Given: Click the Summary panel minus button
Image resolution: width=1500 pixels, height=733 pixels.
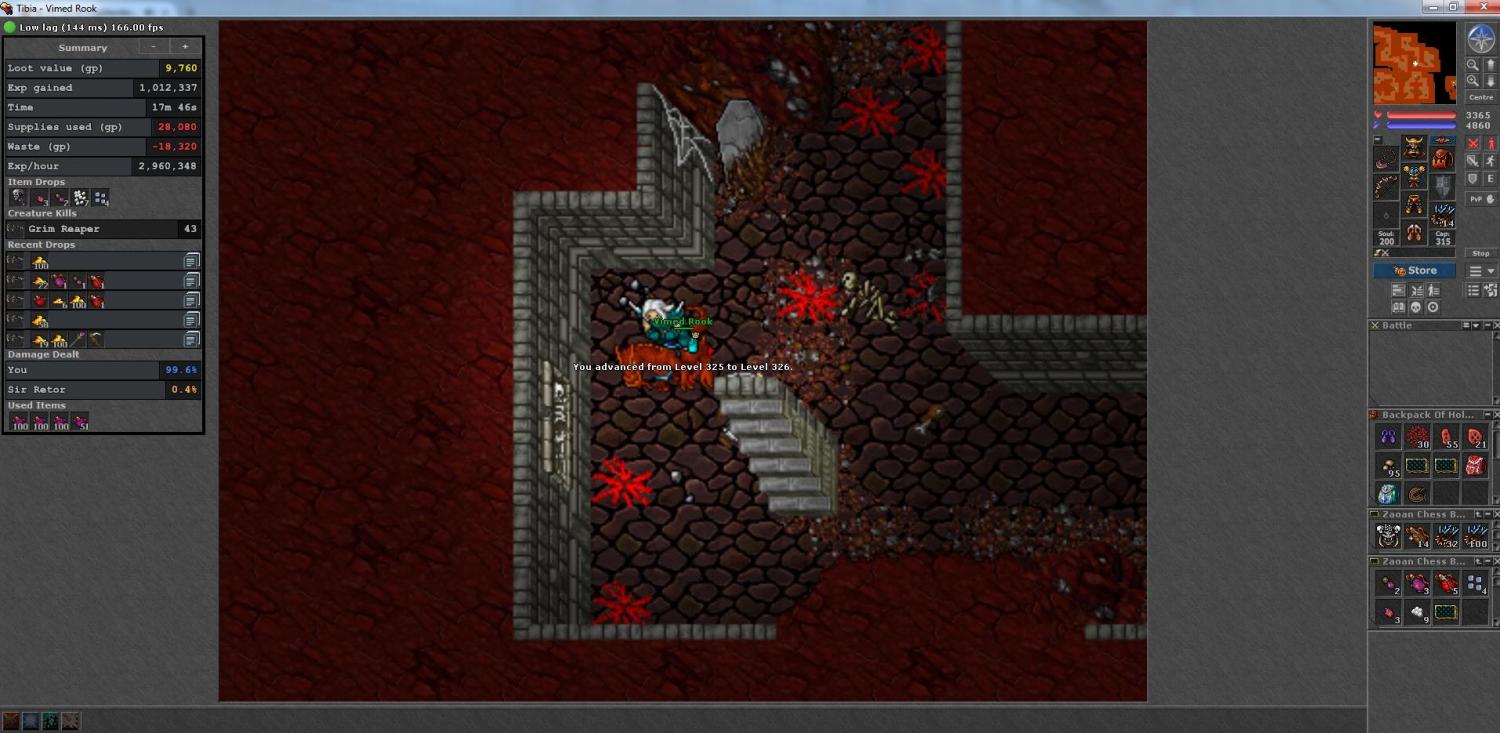Looking at the screenshot, I should click(153, 47).
